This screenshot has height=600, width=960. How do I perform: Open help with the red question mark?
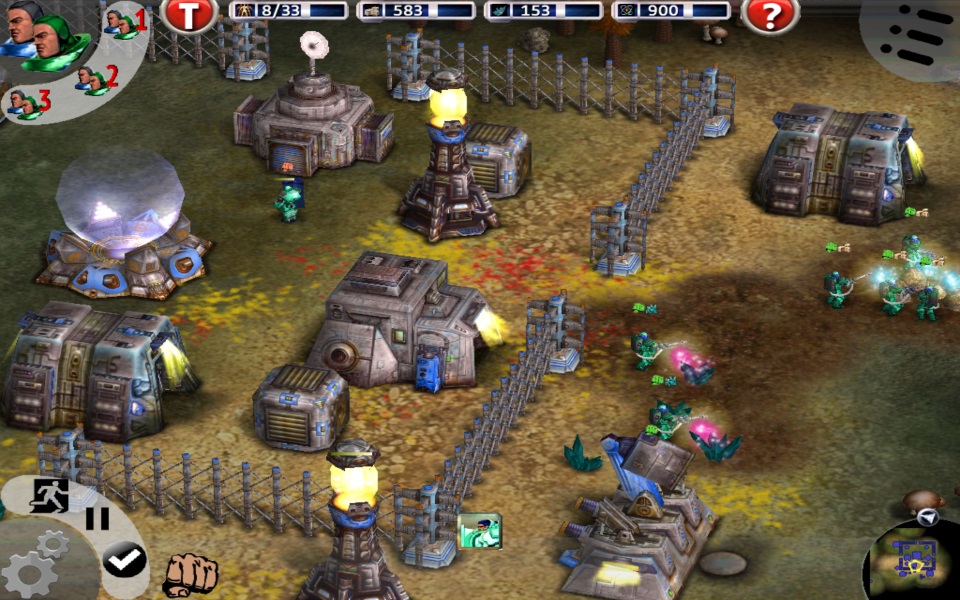tap(769, 13)
